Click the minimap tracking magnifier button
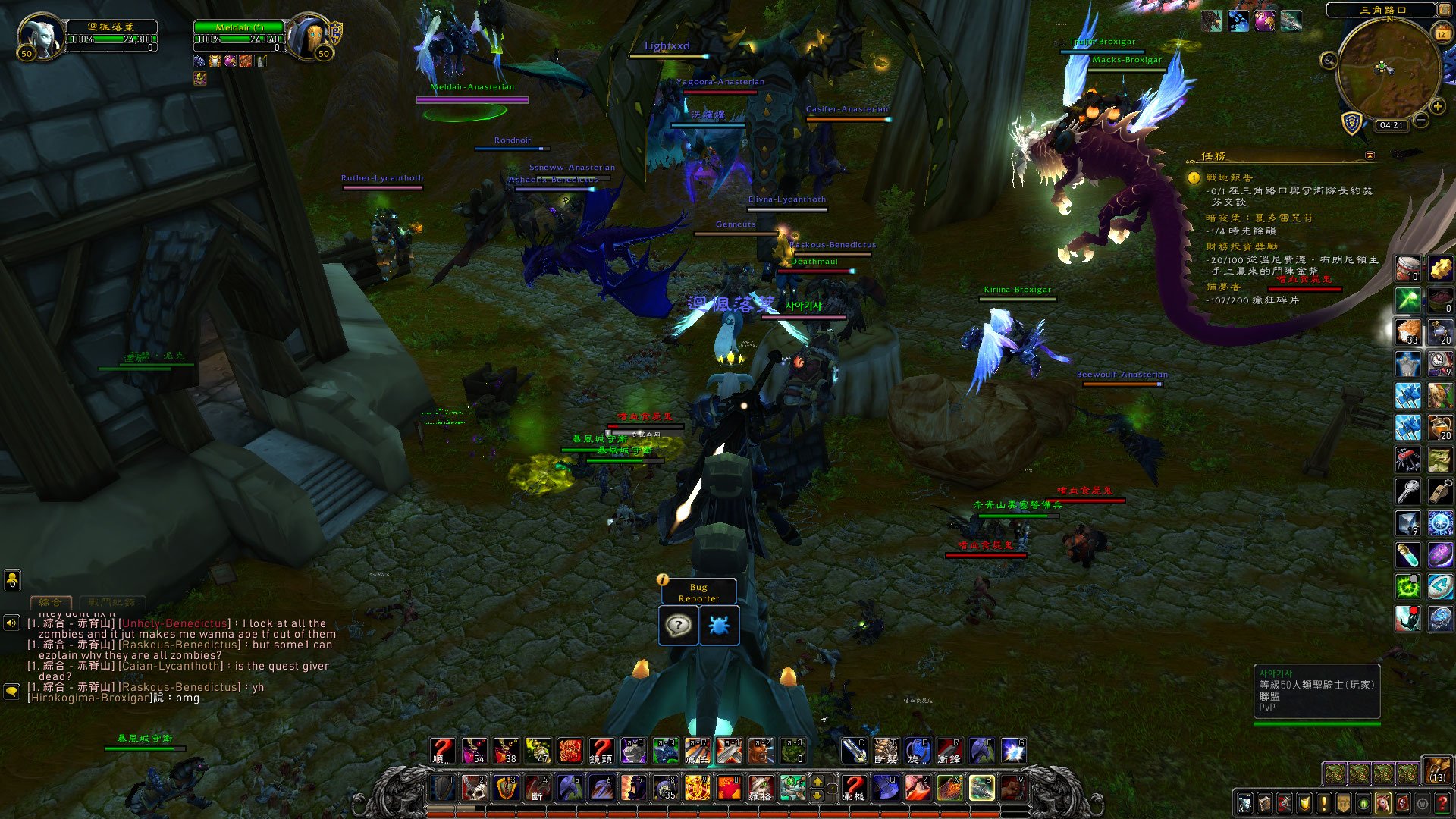 1329,61
